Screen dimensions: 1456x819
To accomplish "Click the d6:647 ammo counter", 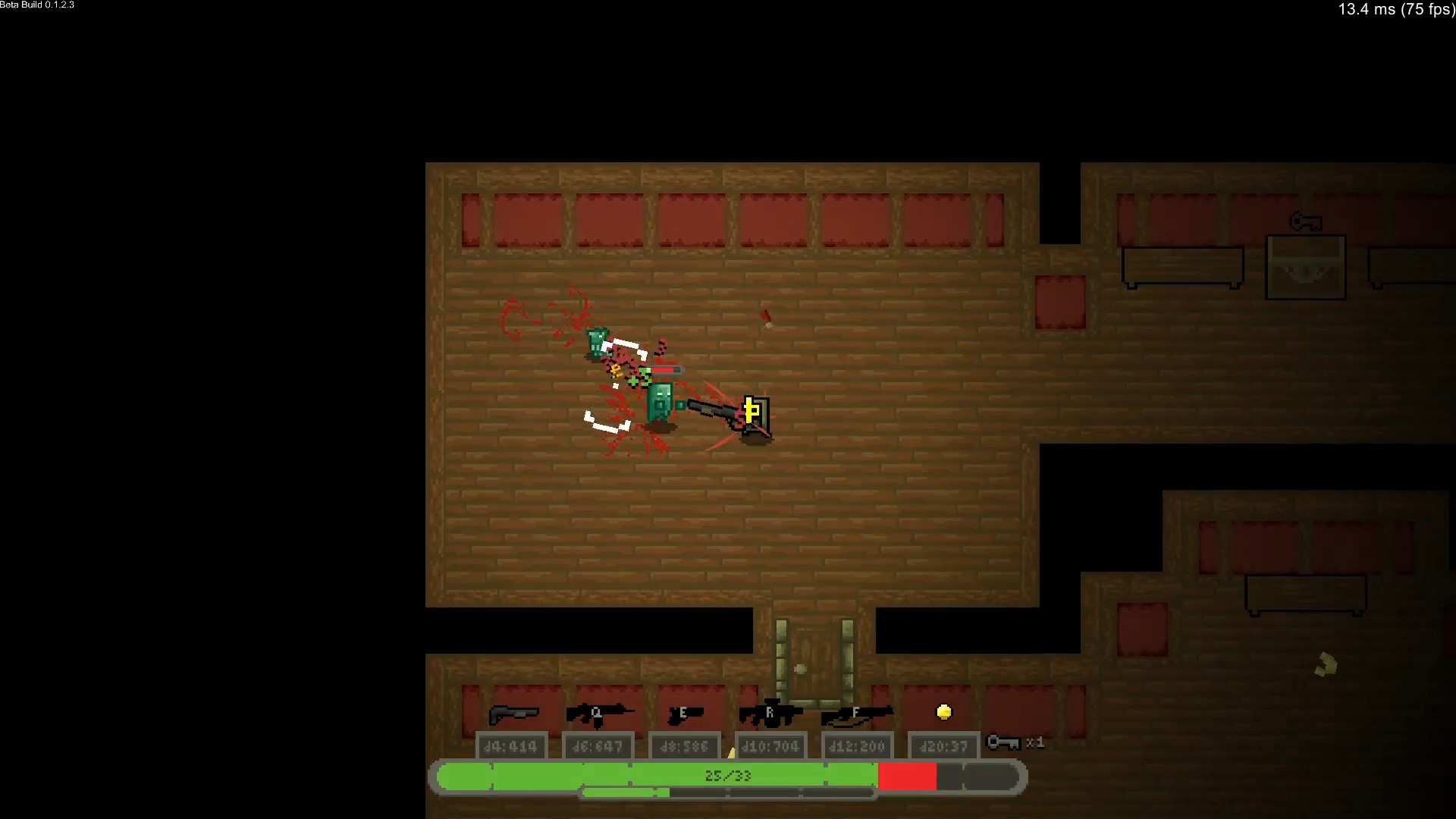I will pyautogui.click(x=598, y=746).
